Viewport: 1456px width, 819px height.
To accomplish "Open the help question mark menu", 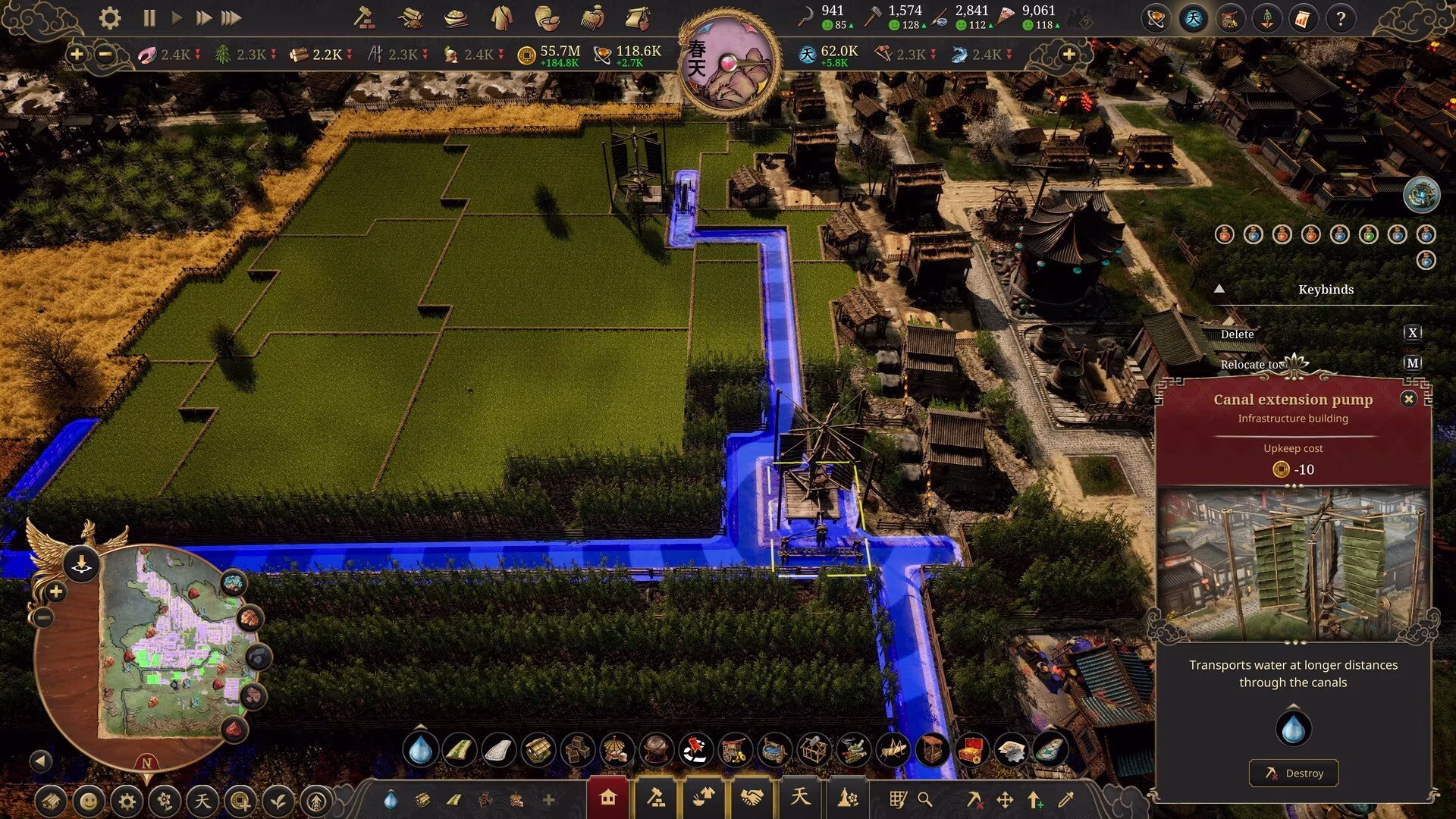I will (x=1340, y=19).
